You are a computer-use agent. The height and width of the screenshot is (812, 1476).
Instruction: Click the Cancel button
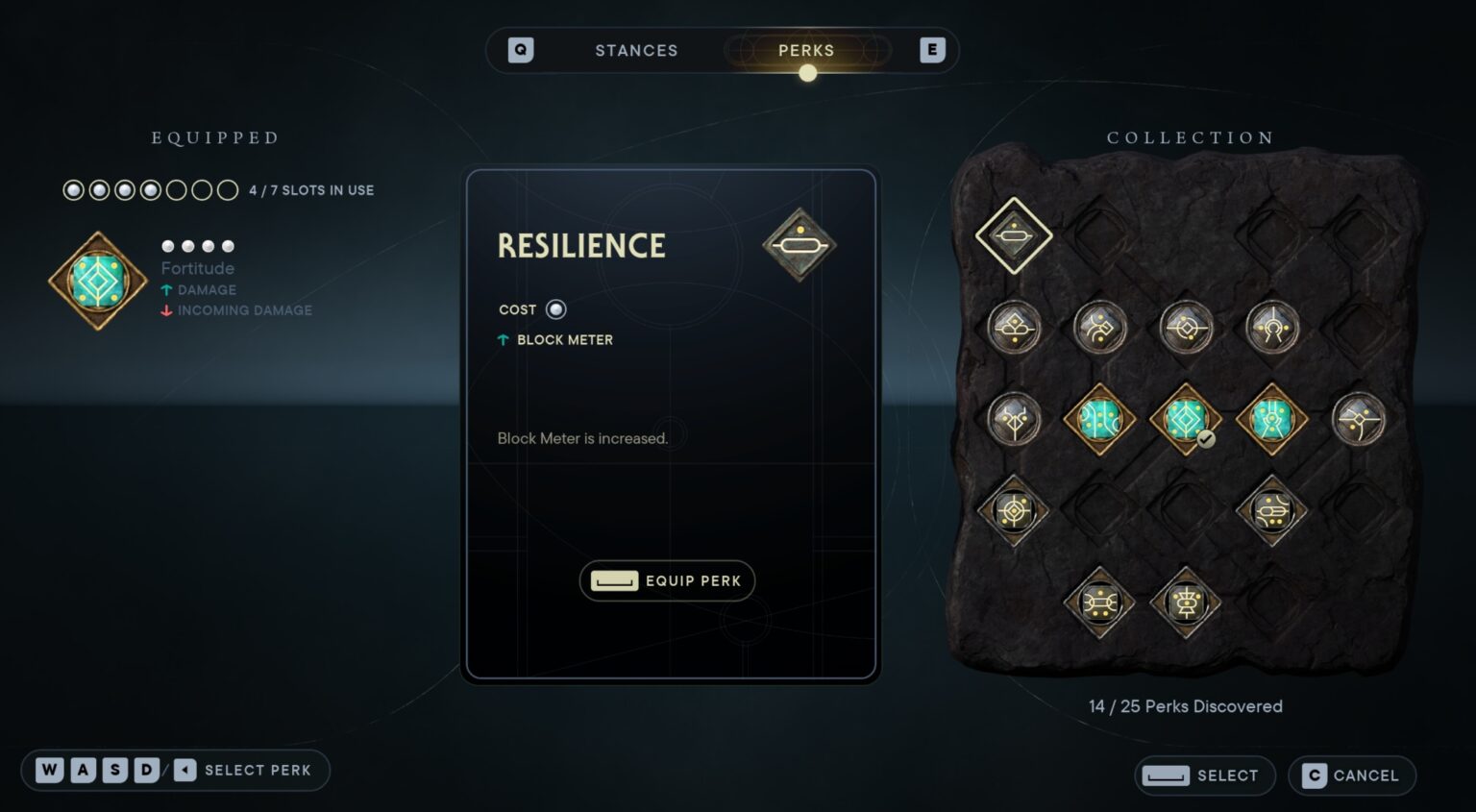[x=1352, y=775]
